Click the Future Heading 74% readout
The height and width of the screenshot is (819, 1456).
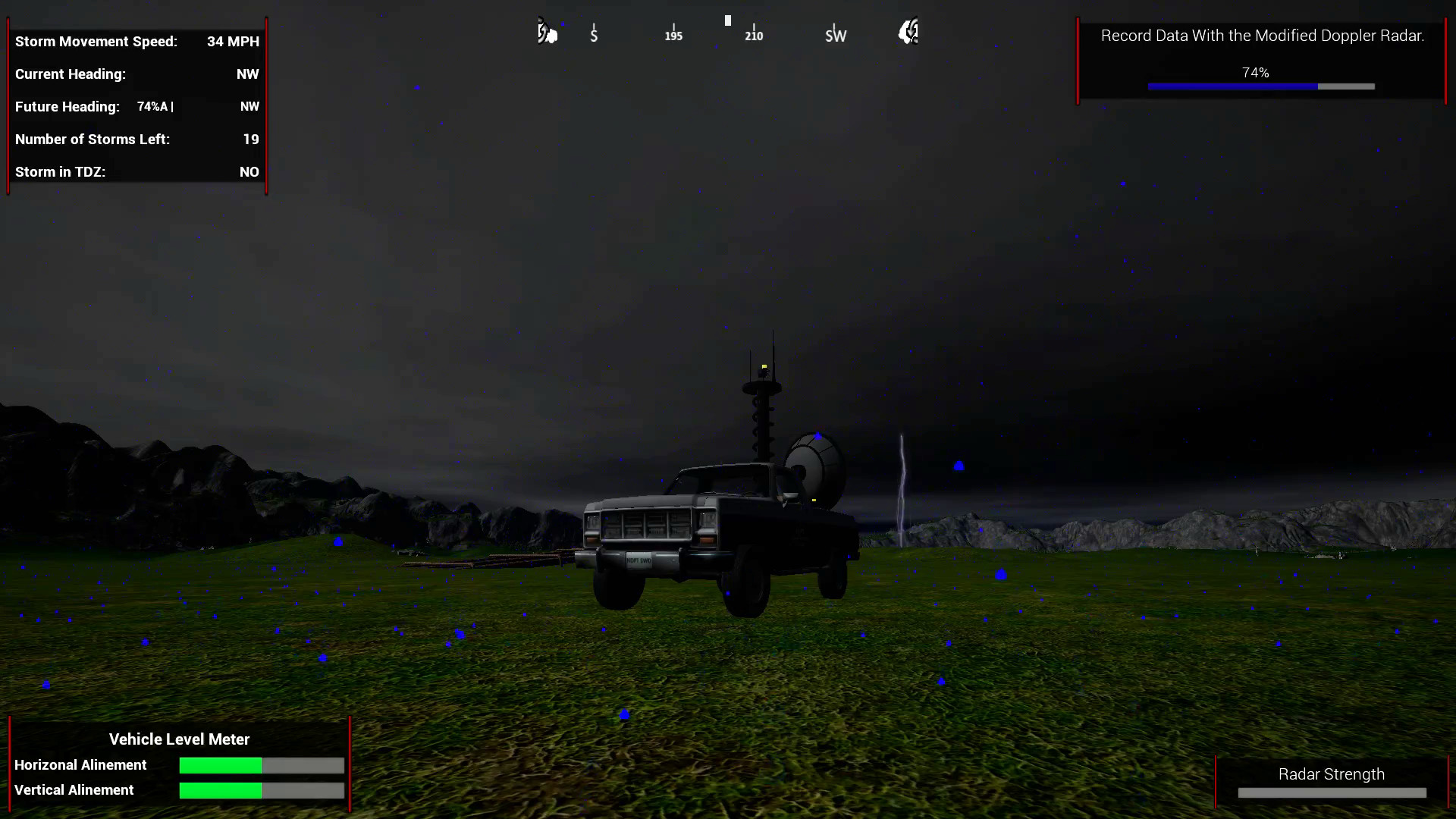[155, 107]
